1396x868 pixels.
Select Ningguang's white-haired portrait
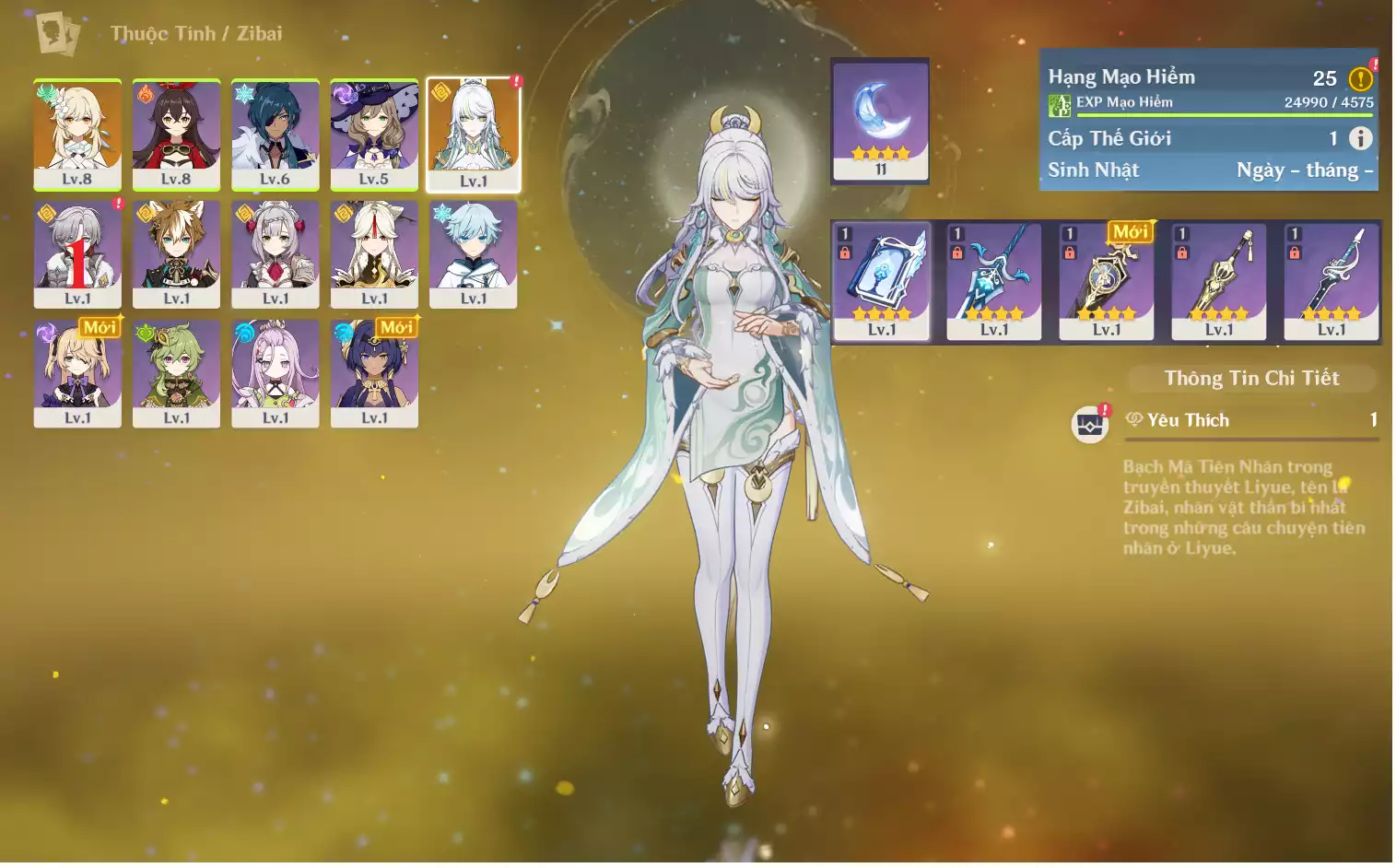click(374, 253)
